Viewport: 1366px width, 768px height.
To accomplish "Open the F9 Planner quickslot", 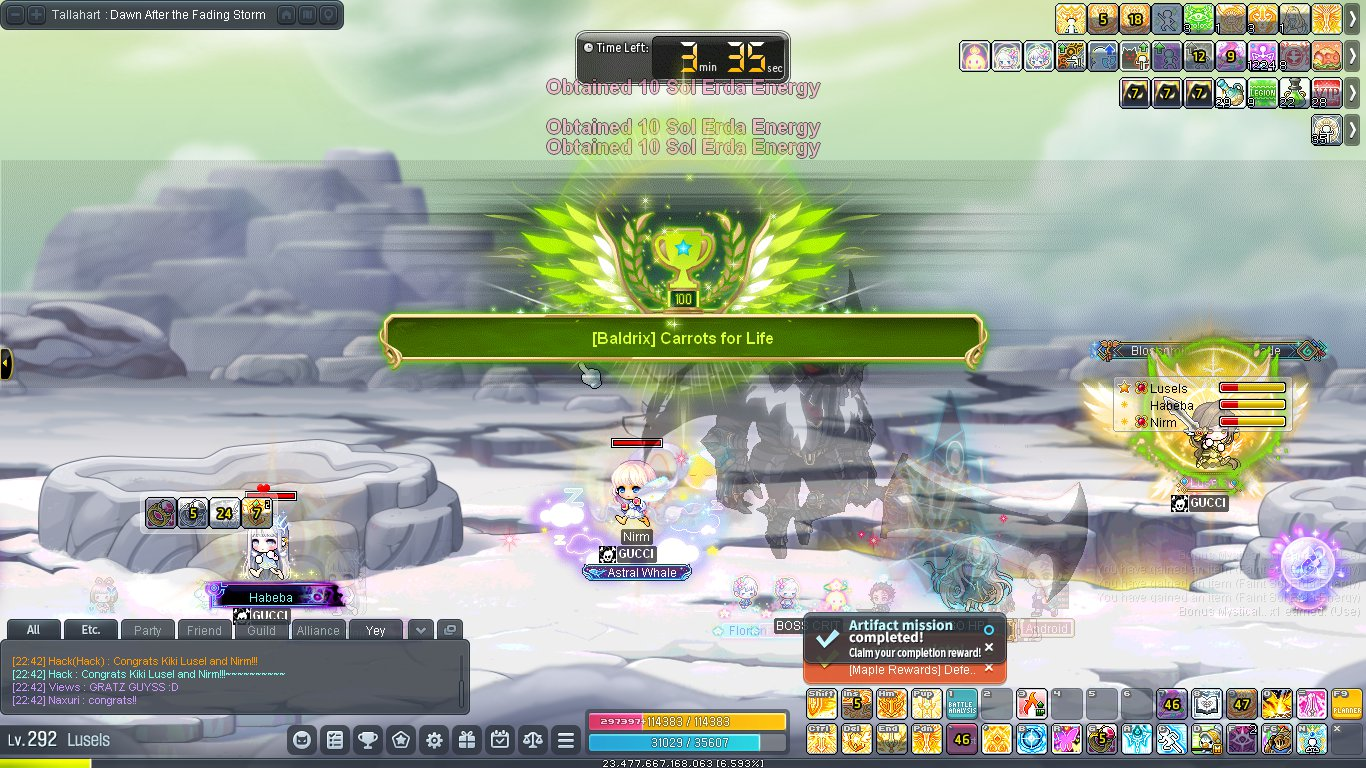I will coord(1346,704).
